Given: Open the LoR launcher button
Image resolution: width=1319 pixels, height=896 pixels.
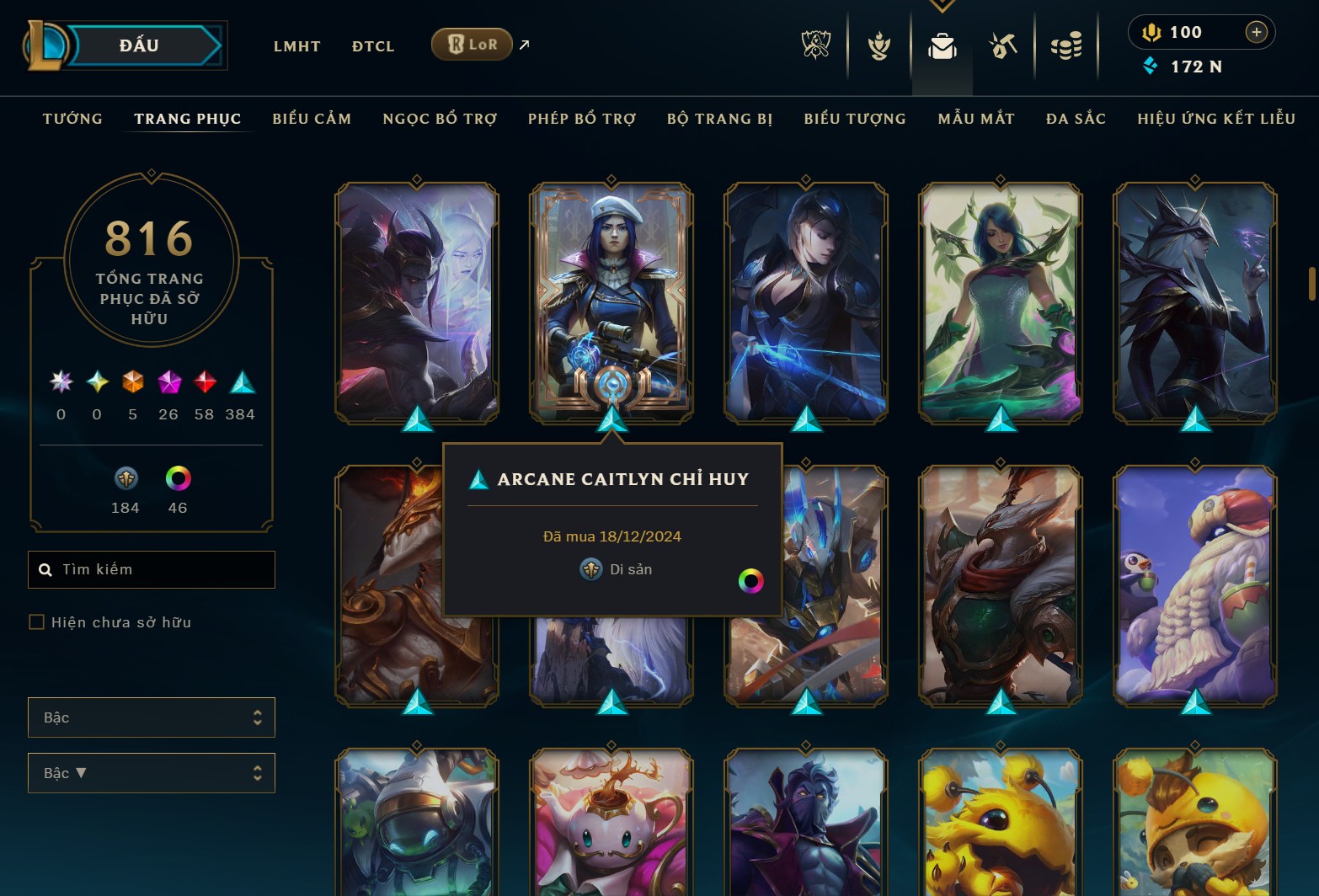Looking at the screenshot, I should (x=472, y=44).
